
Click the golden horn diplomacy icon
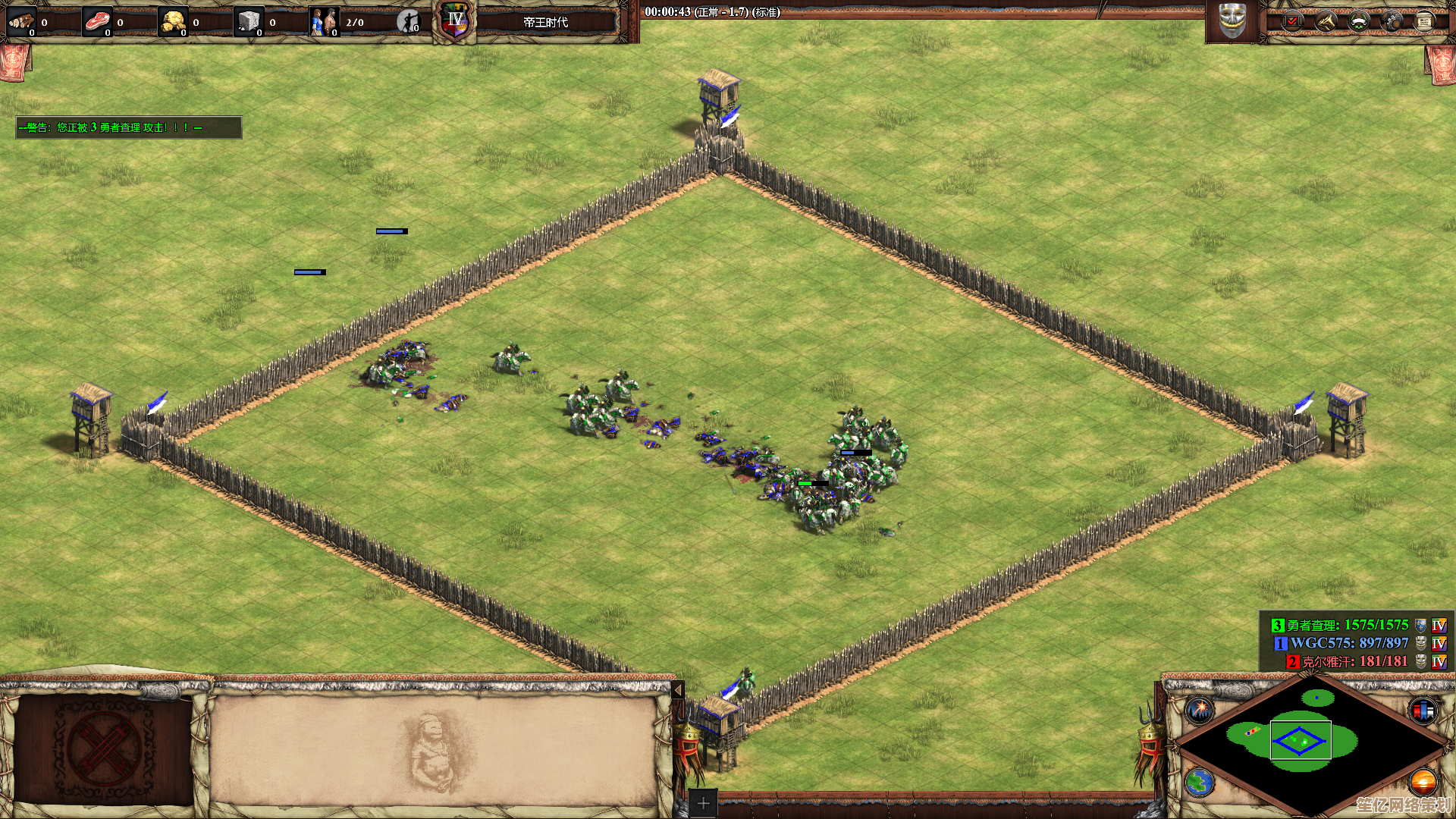pos(1326,21)
